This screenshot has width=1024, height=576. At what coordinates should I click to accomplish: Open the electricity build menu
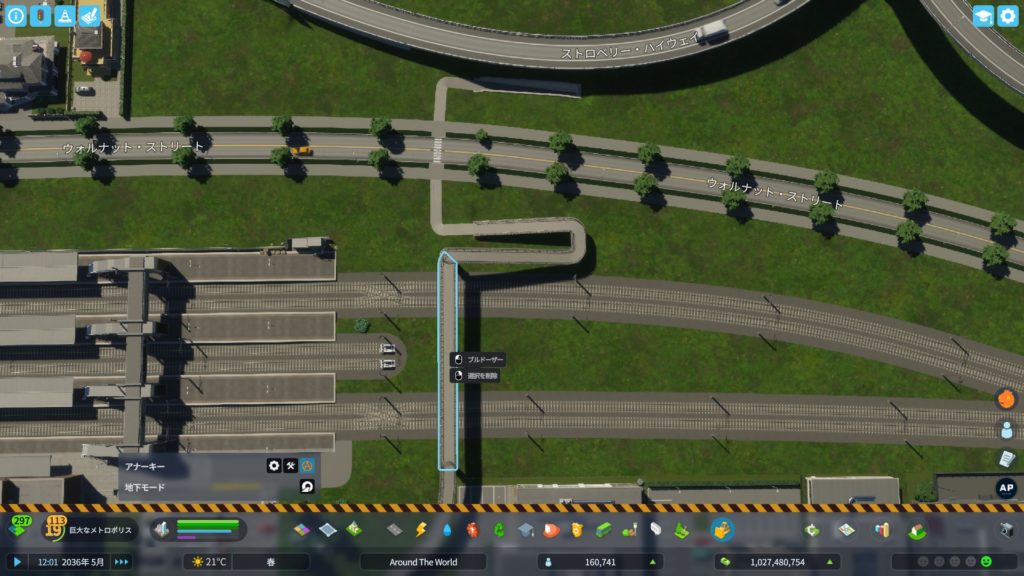pyautogui.click(x=421, y=529)
